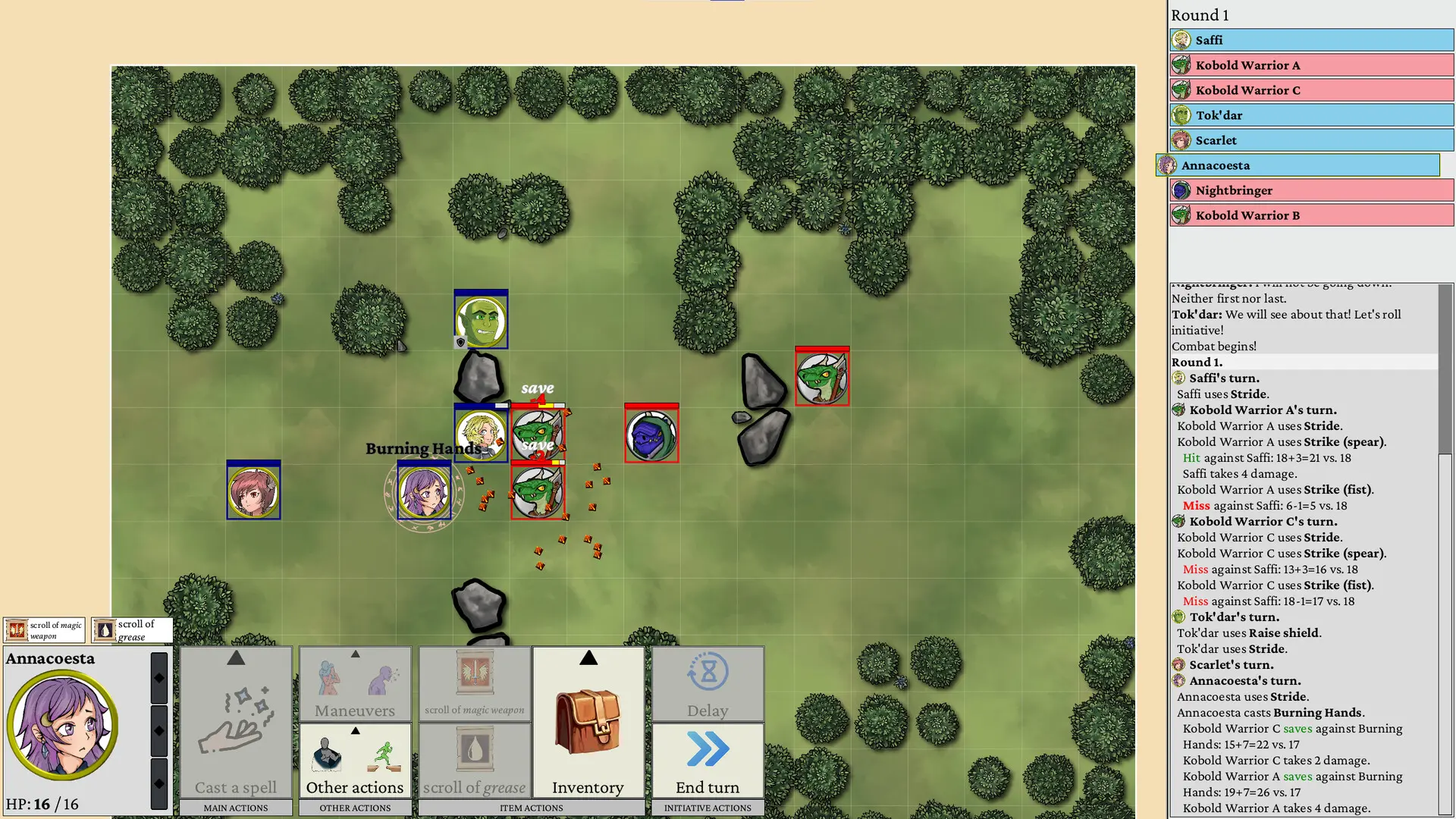The image size is (1456, 819).
Task: Click the scroll of magic weapon tag
Action: click(x=44, y=630)
